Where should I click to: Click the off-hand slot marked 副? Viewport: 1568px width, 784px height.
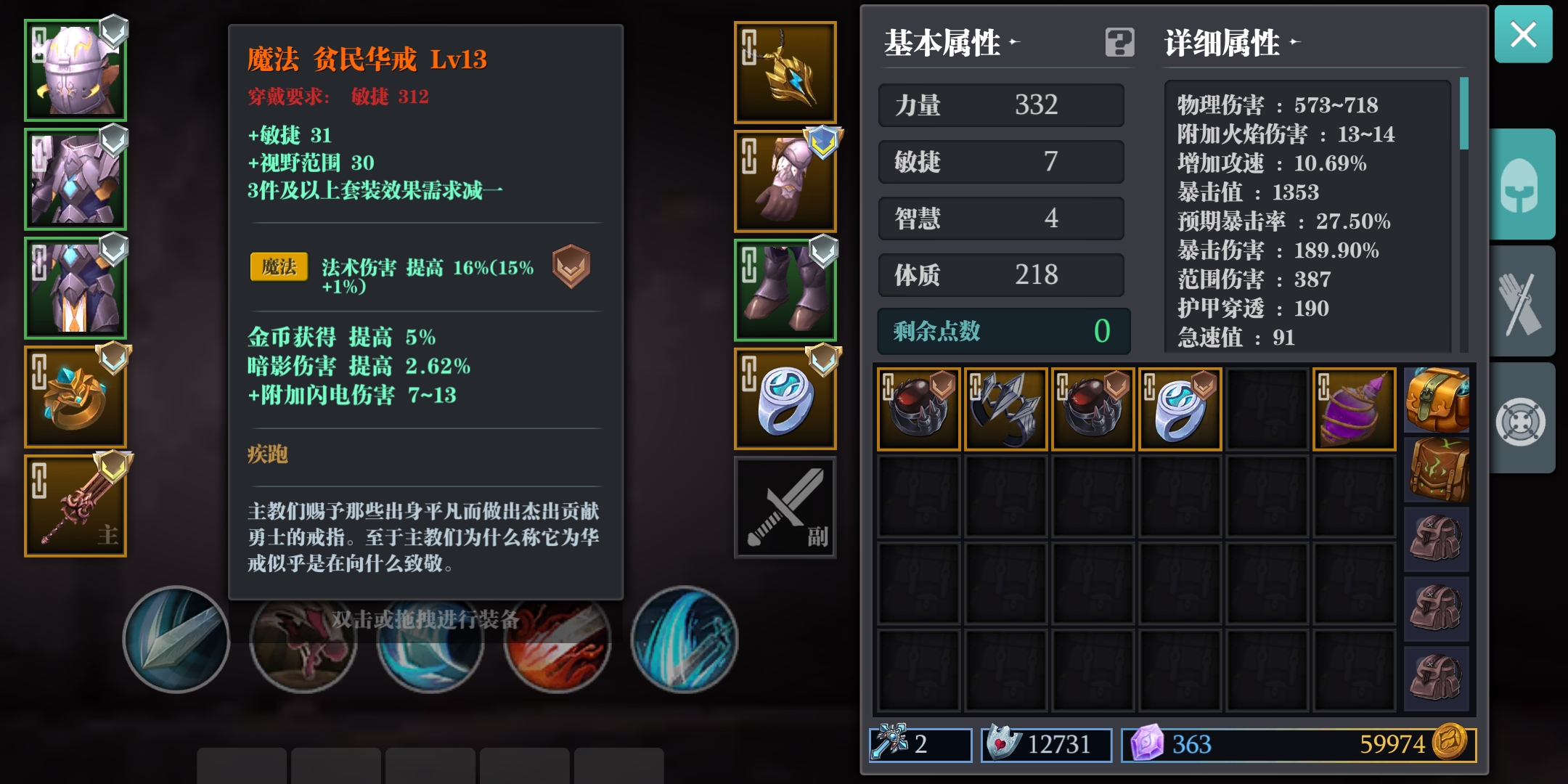[785, 507]
